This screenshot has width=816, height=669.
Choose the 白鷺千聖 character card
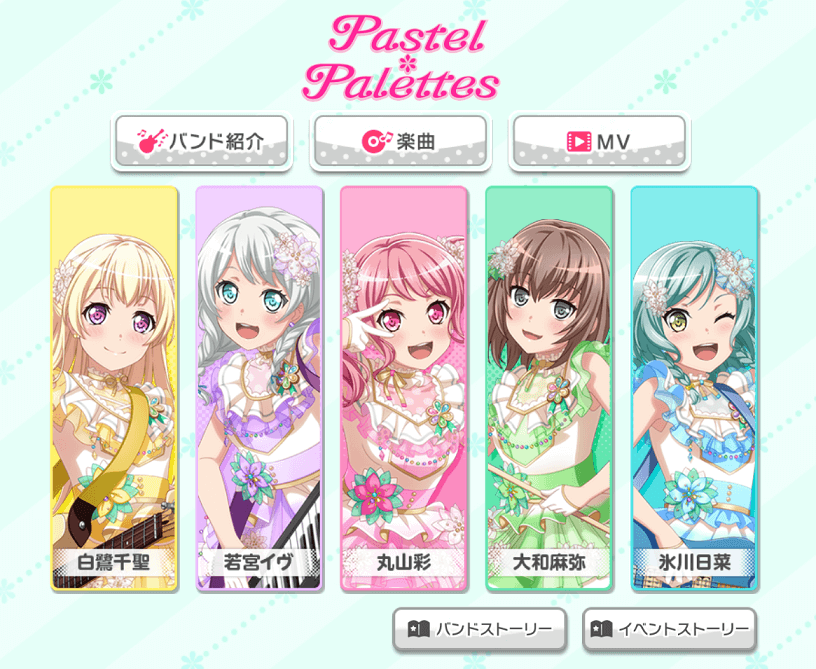[x=114, y=388]
